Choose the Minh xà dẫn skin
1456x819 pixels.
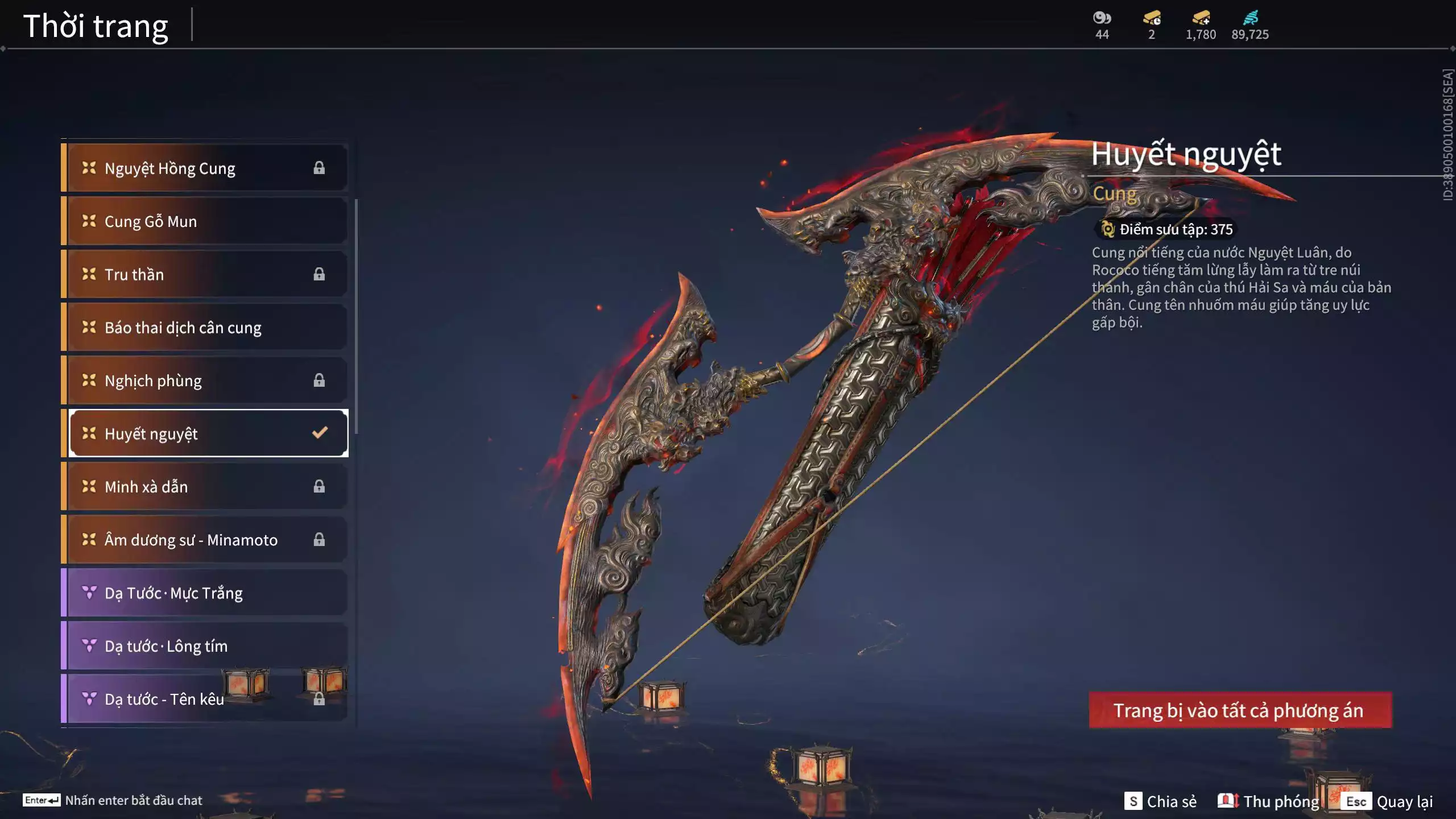[205, 487]
